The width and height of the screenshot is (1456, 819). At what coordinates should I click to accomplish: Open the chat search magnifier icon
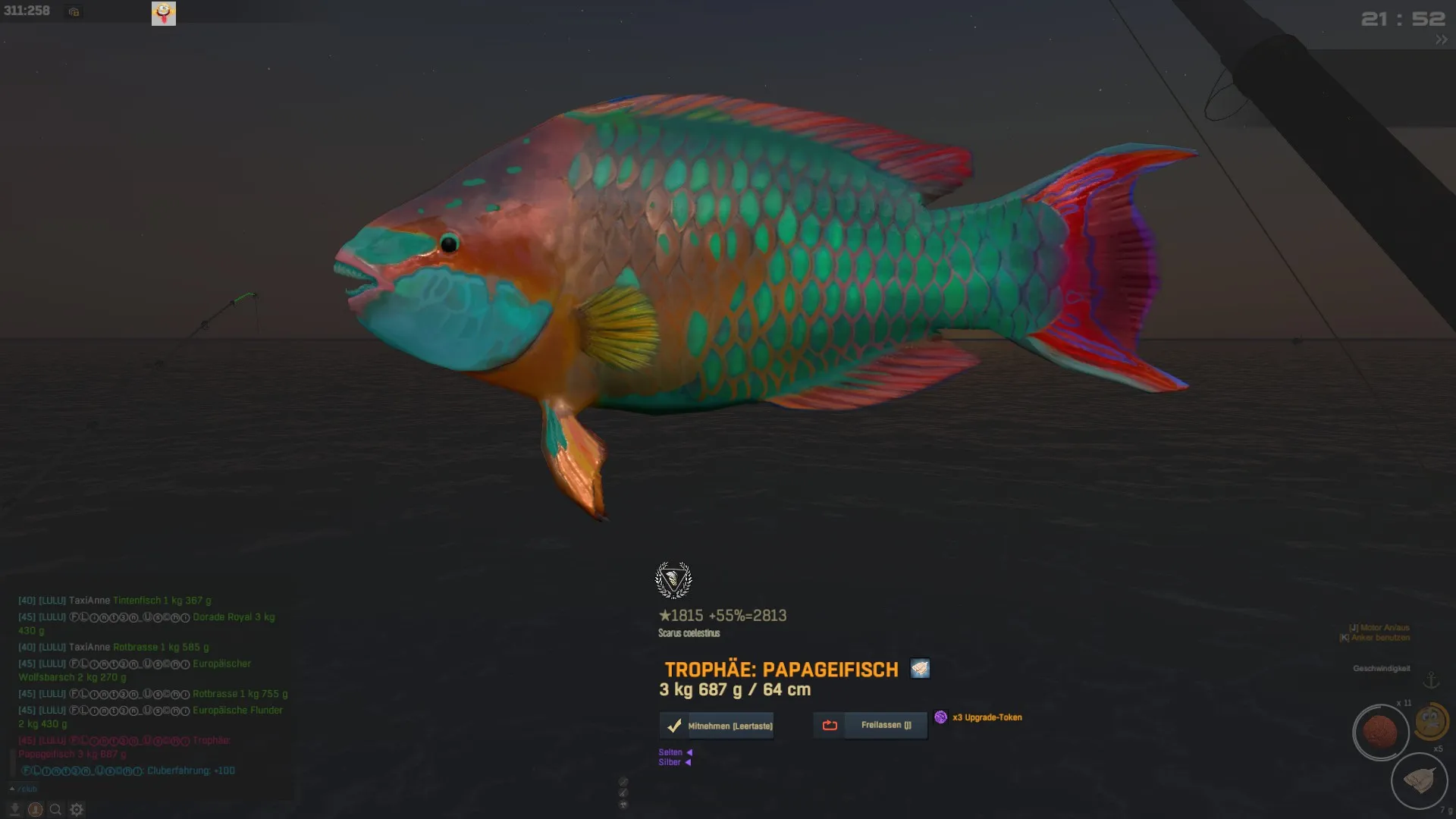click(55, 809)
